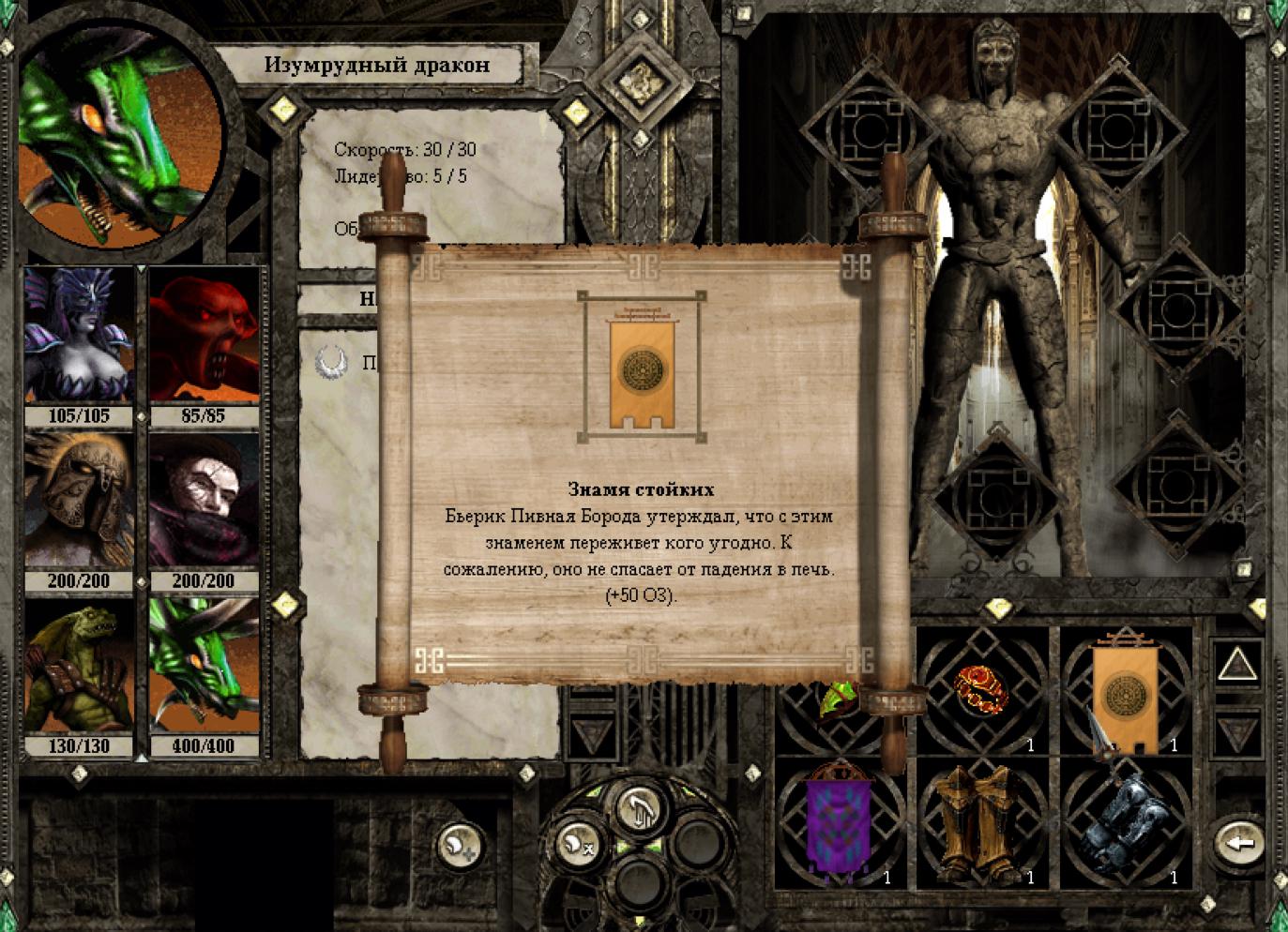
Task: Select the golden boots item
Action: [x=981, y=822]
